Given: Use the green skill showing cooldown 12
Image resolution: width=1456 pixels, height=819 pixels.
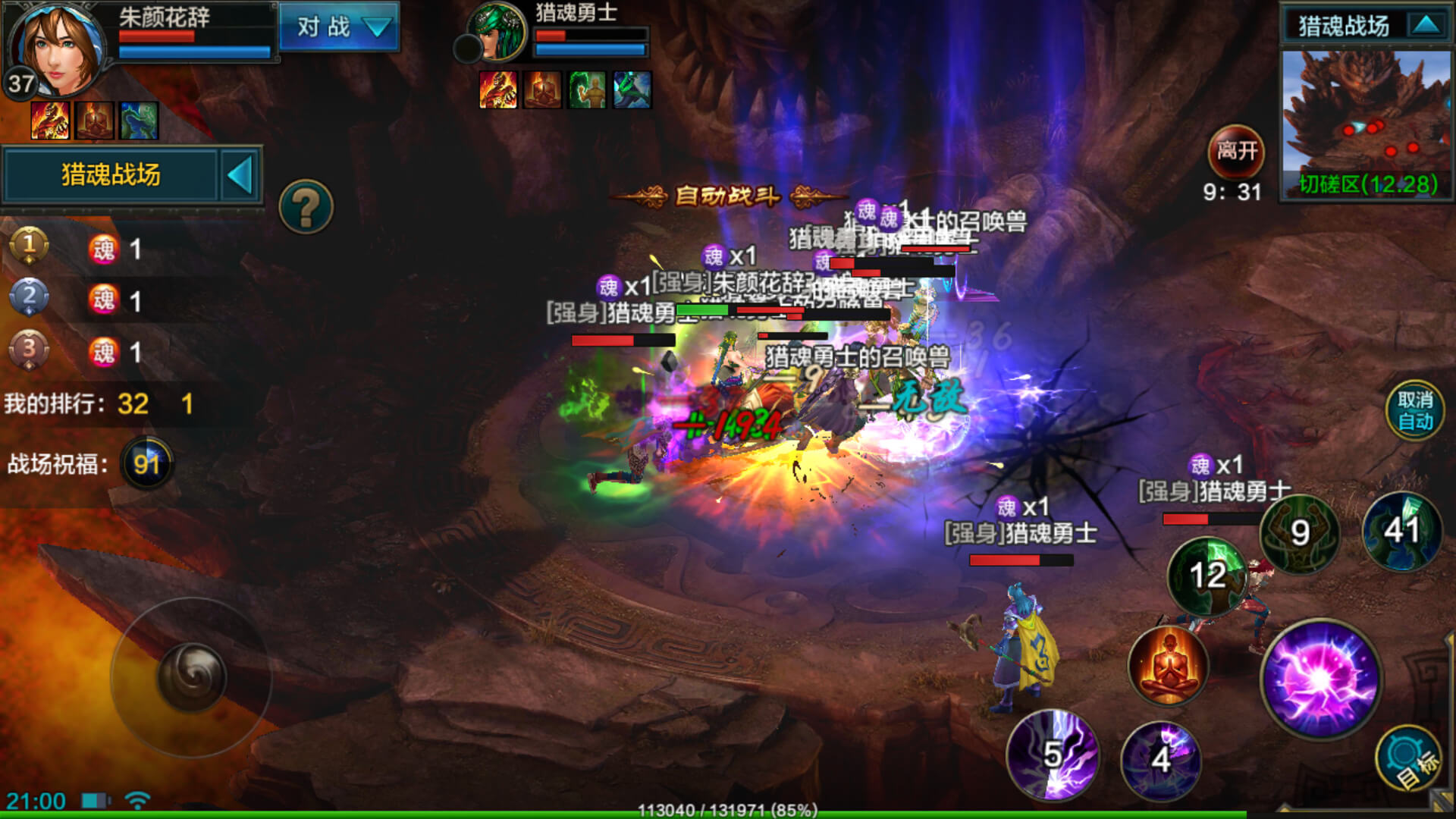Looking at the screenshot, I should [1207, 576].
